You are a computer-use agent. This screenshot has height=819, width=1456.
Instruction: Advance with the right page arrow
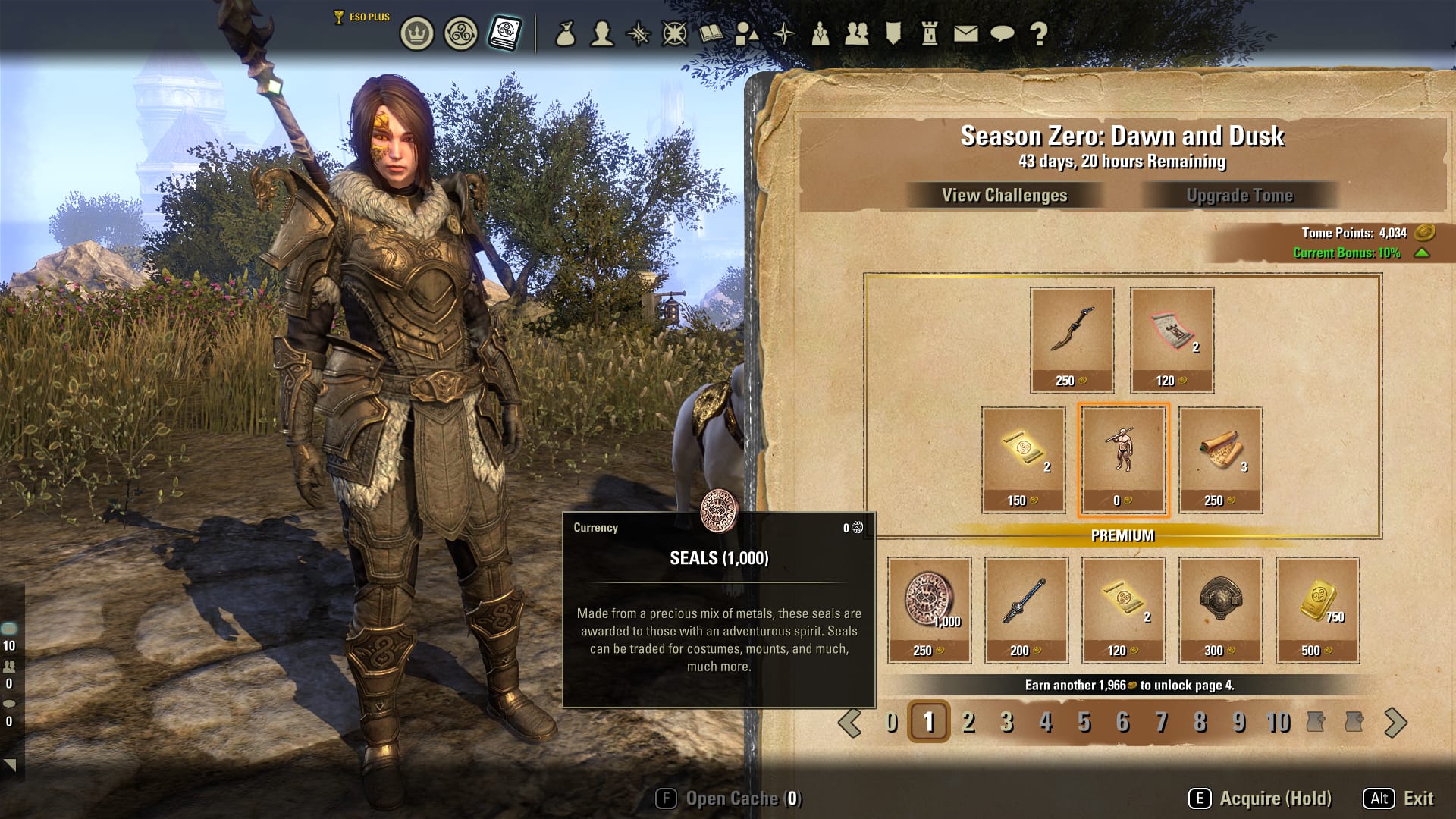(1395, 723)
